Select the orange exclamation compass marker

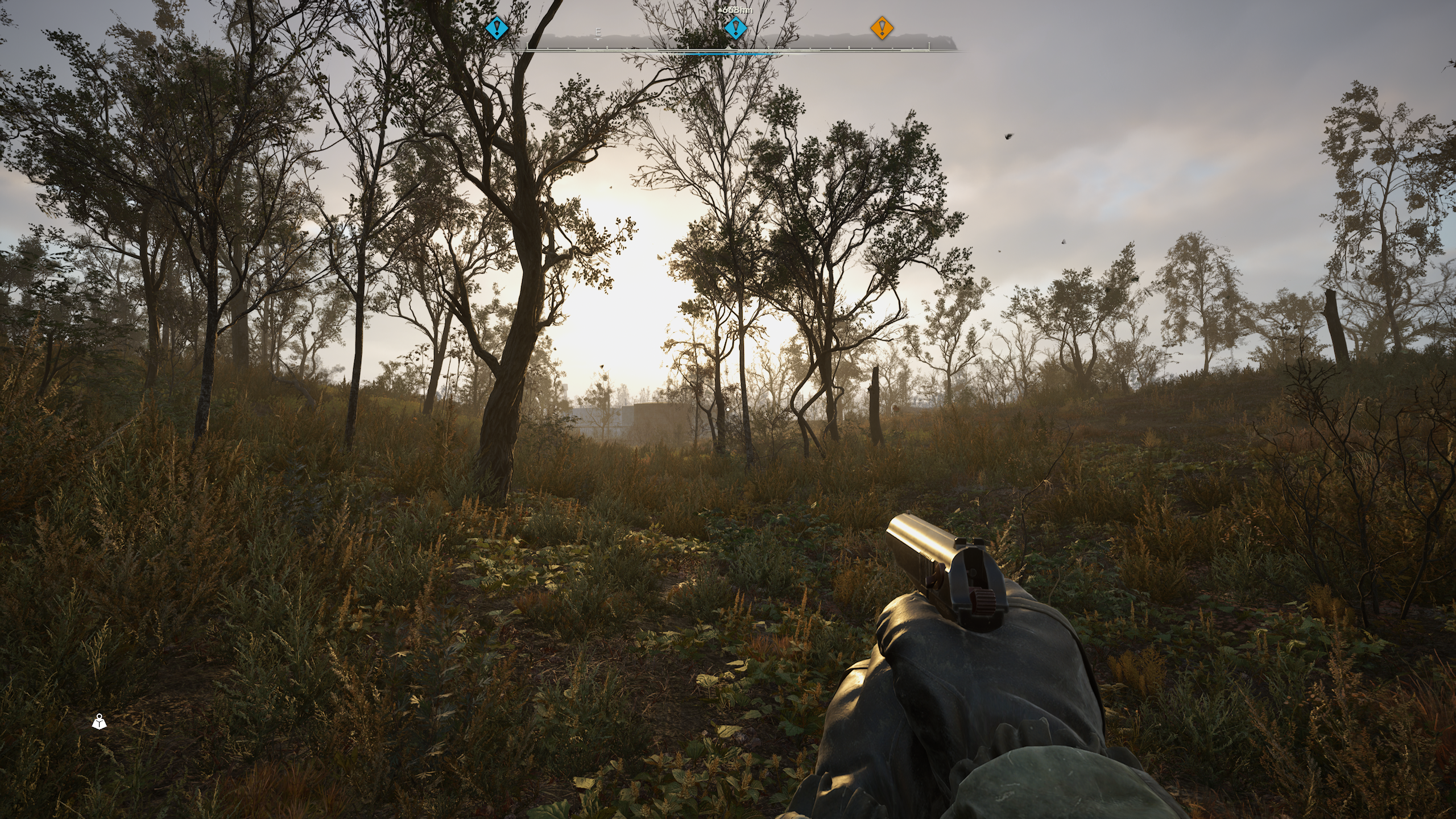[882, 27]
